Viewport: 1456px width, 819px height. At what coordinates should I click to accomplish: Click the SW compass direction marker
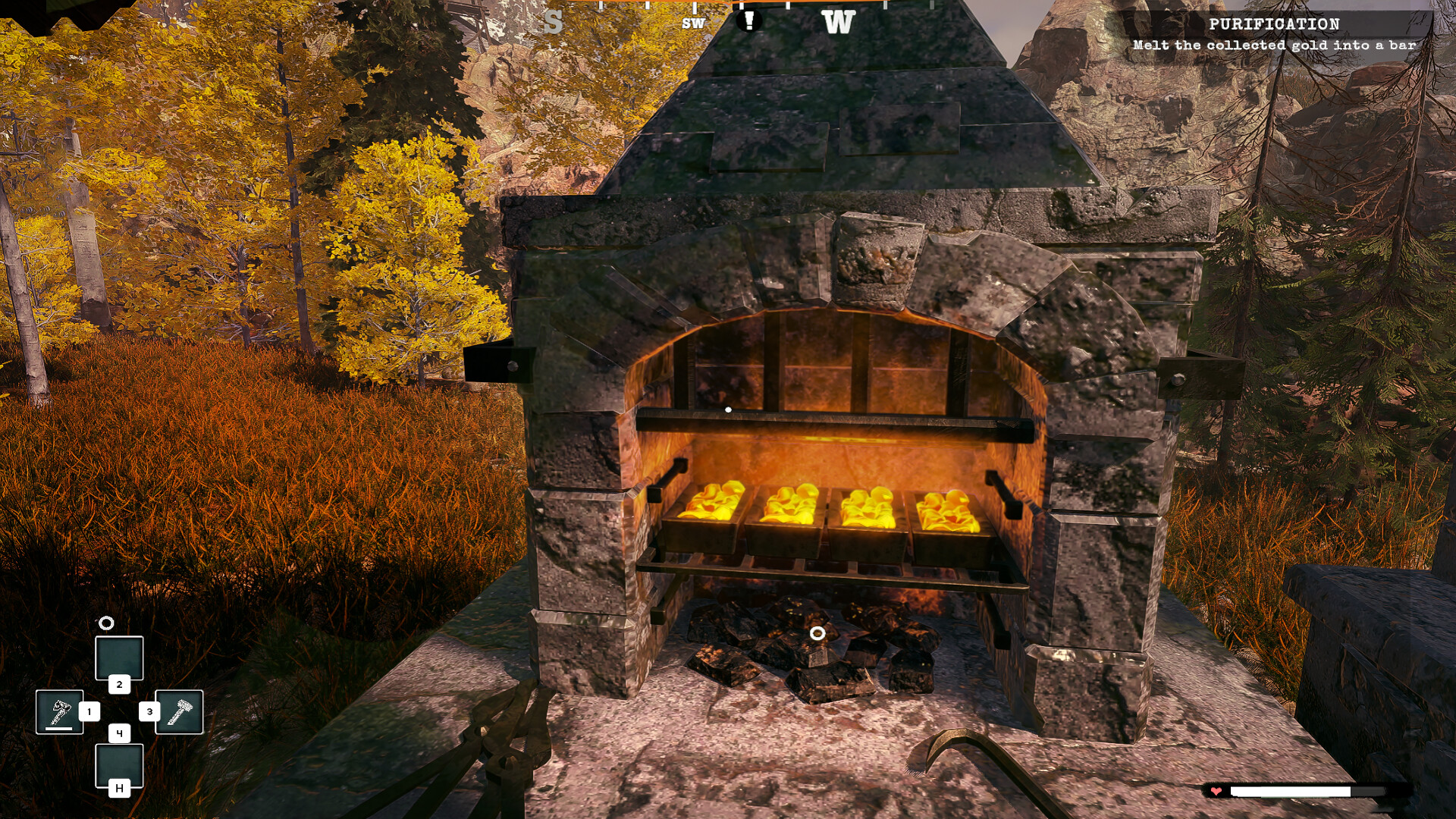[x=692, y=24]
